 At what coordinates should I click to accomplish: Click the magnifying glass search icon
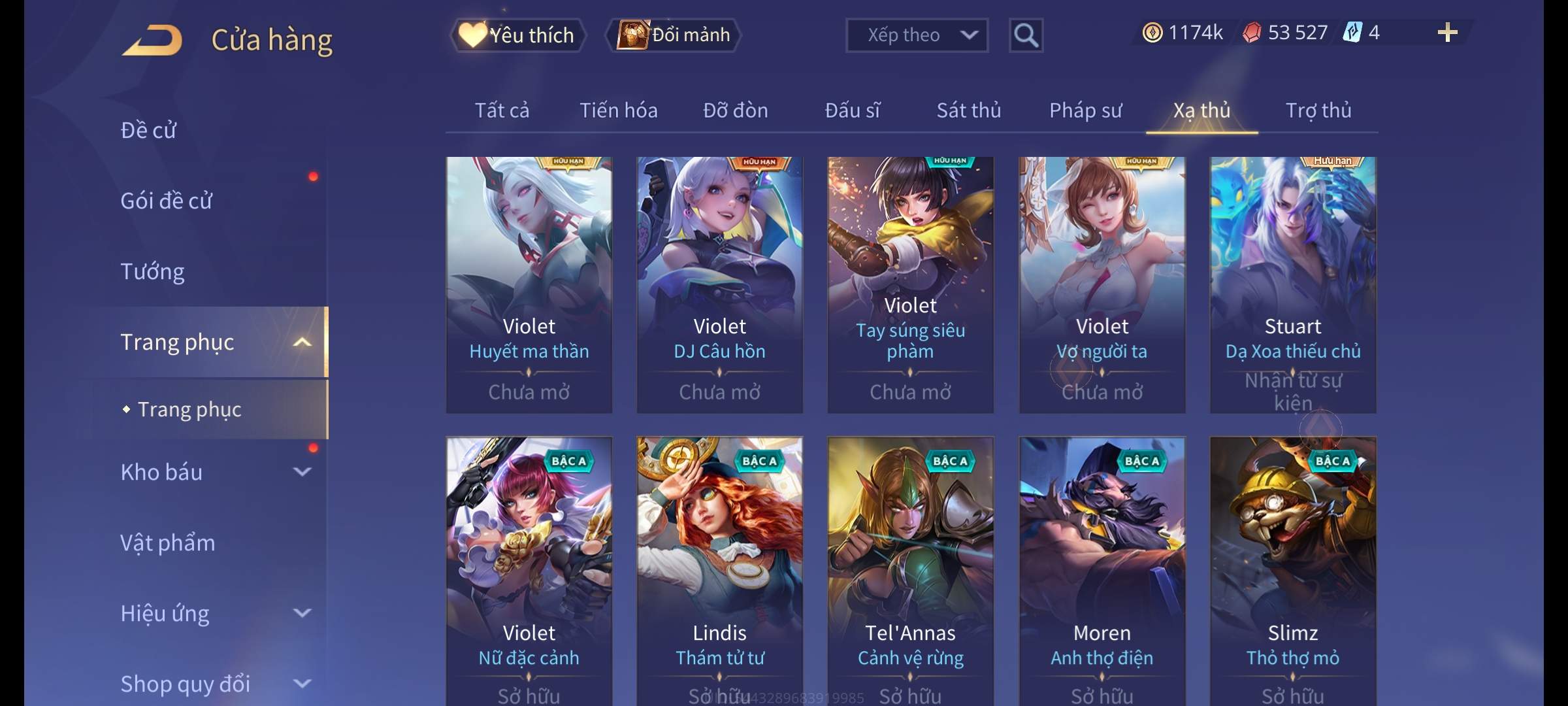pyautogui.click(x=1026, y=35)
